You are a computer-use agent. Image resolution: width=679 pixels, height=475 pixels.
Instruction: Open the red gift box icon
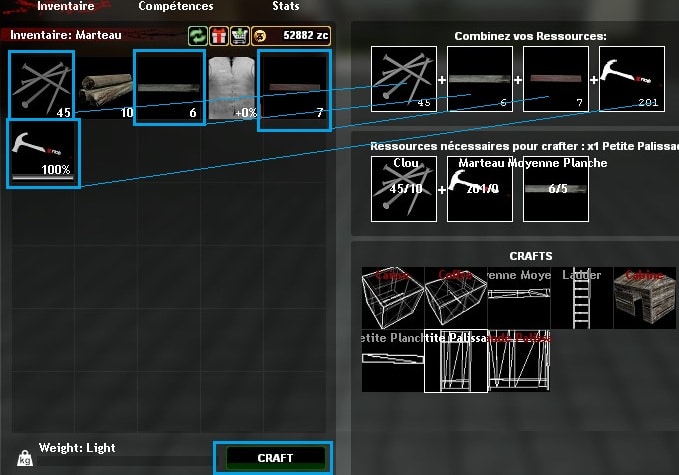tap(219, 36)
